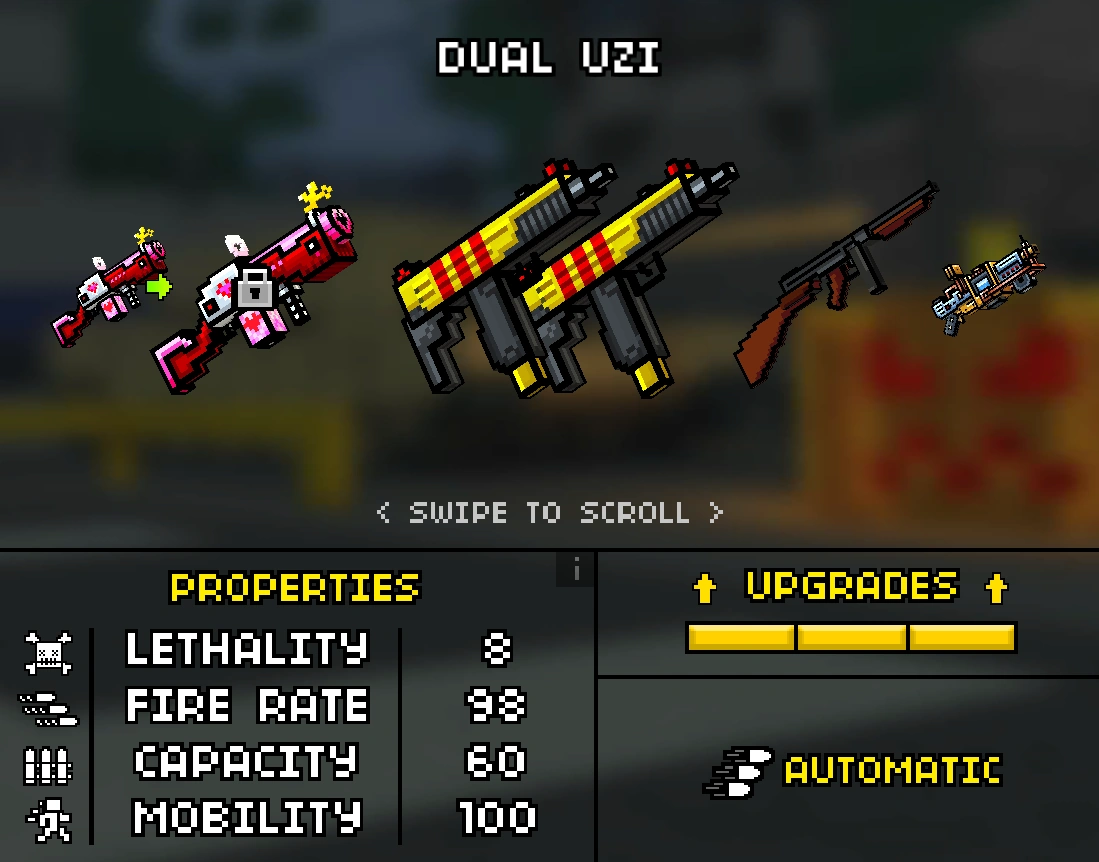
Task: Select the Dual Uzi weapon
Action: [560, 280]
